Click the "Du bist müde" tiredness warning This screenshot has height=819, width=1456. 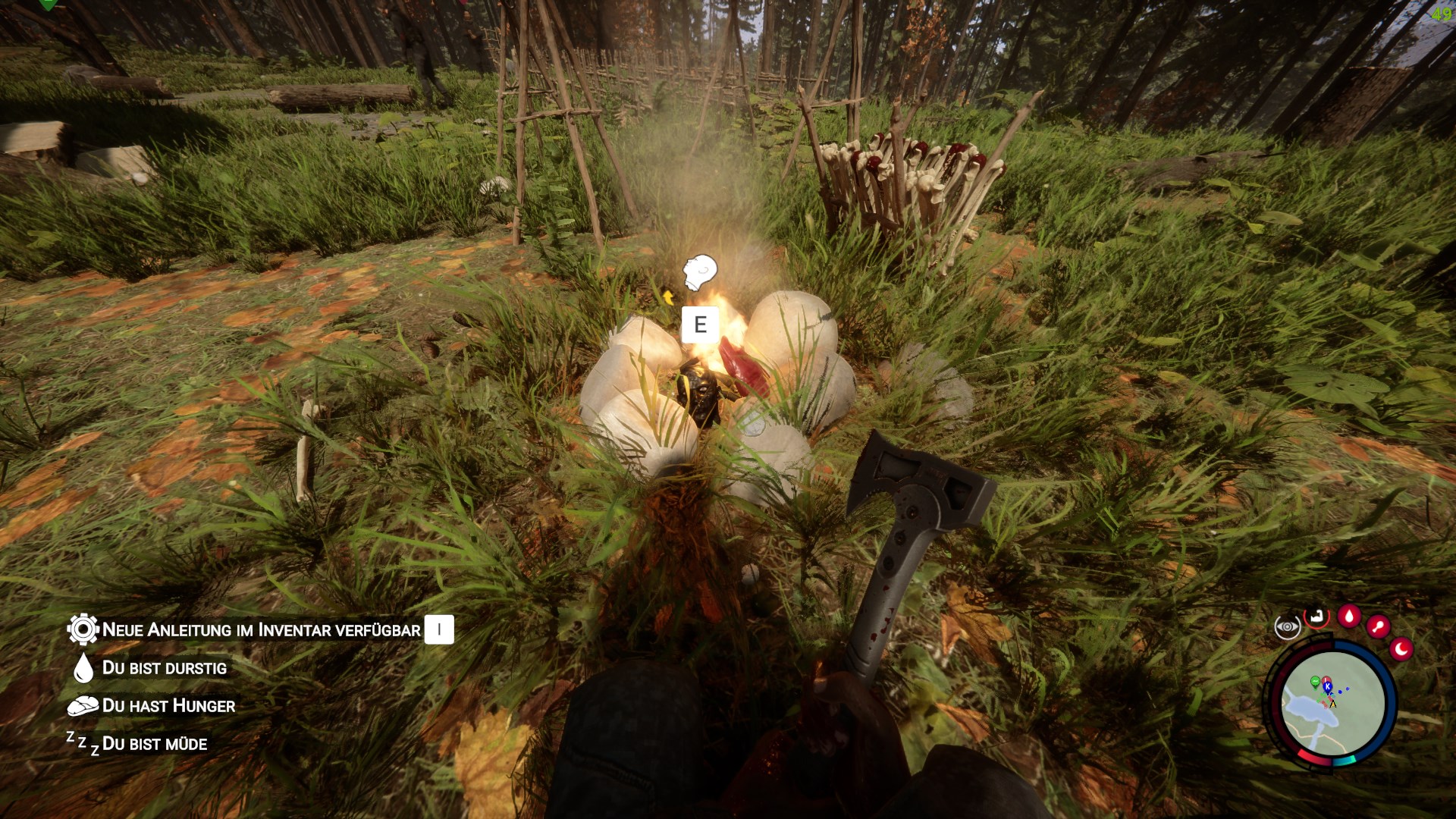[x=154, y=744]
